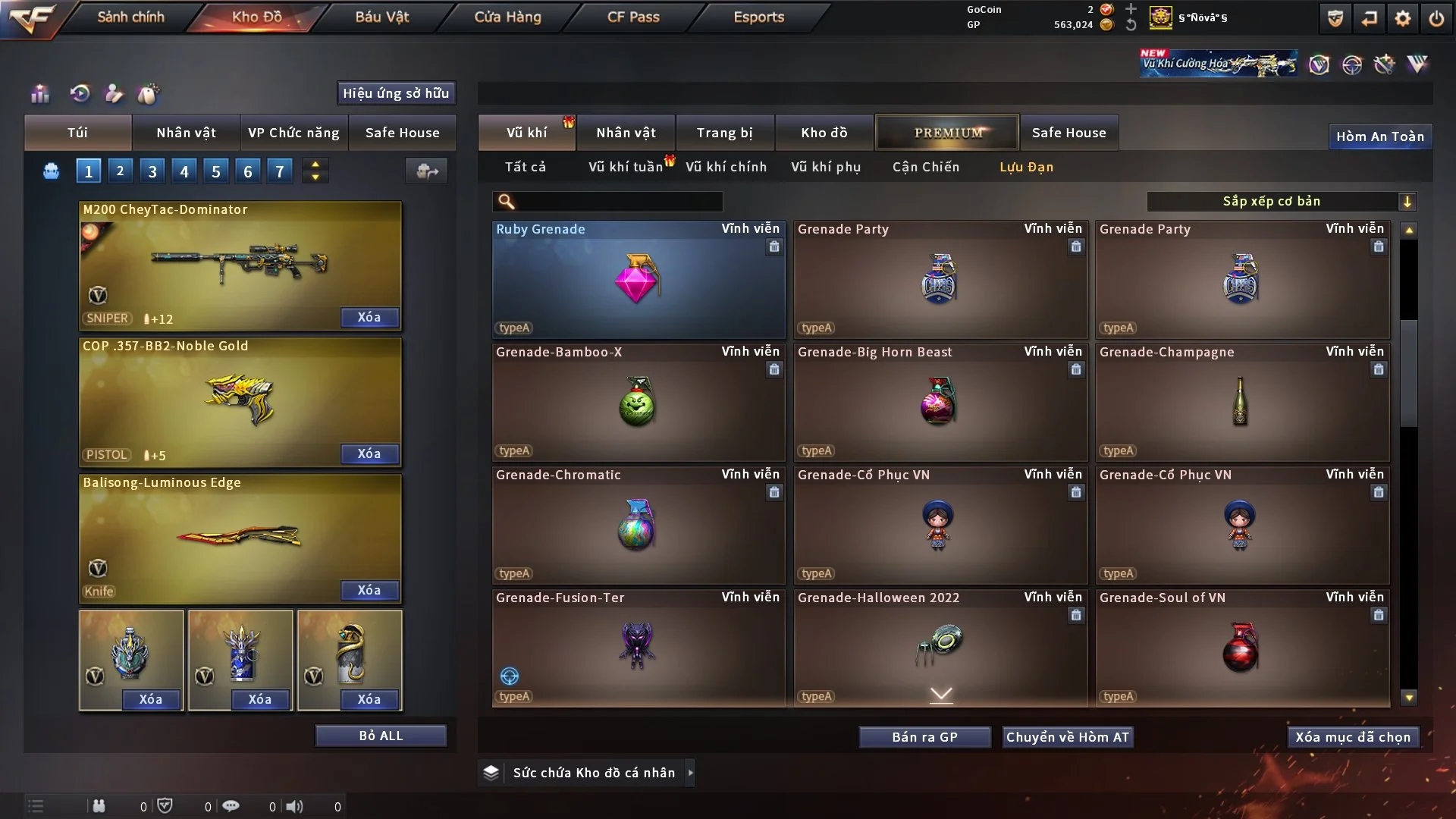Click the Bán ra GP sell button
Screen dimensions: 1456x819
pos(924,737)
